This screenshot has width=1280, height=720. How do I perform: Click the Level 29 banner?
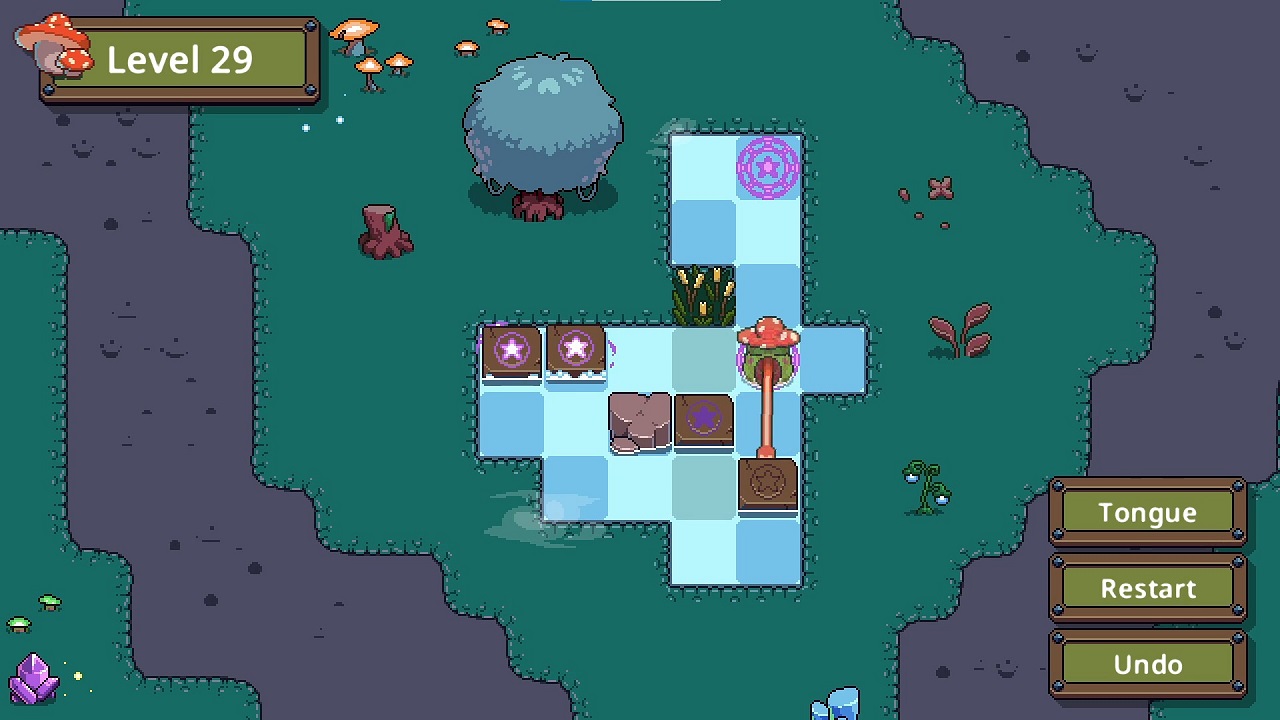[178, 60]
